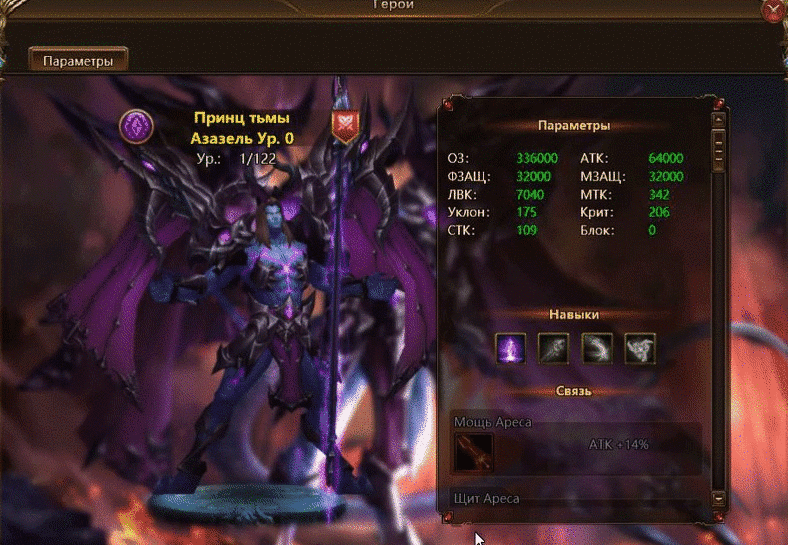Screen dimensions: 788x545
Task: Select the grey spear skill icon
Action: 554,348
